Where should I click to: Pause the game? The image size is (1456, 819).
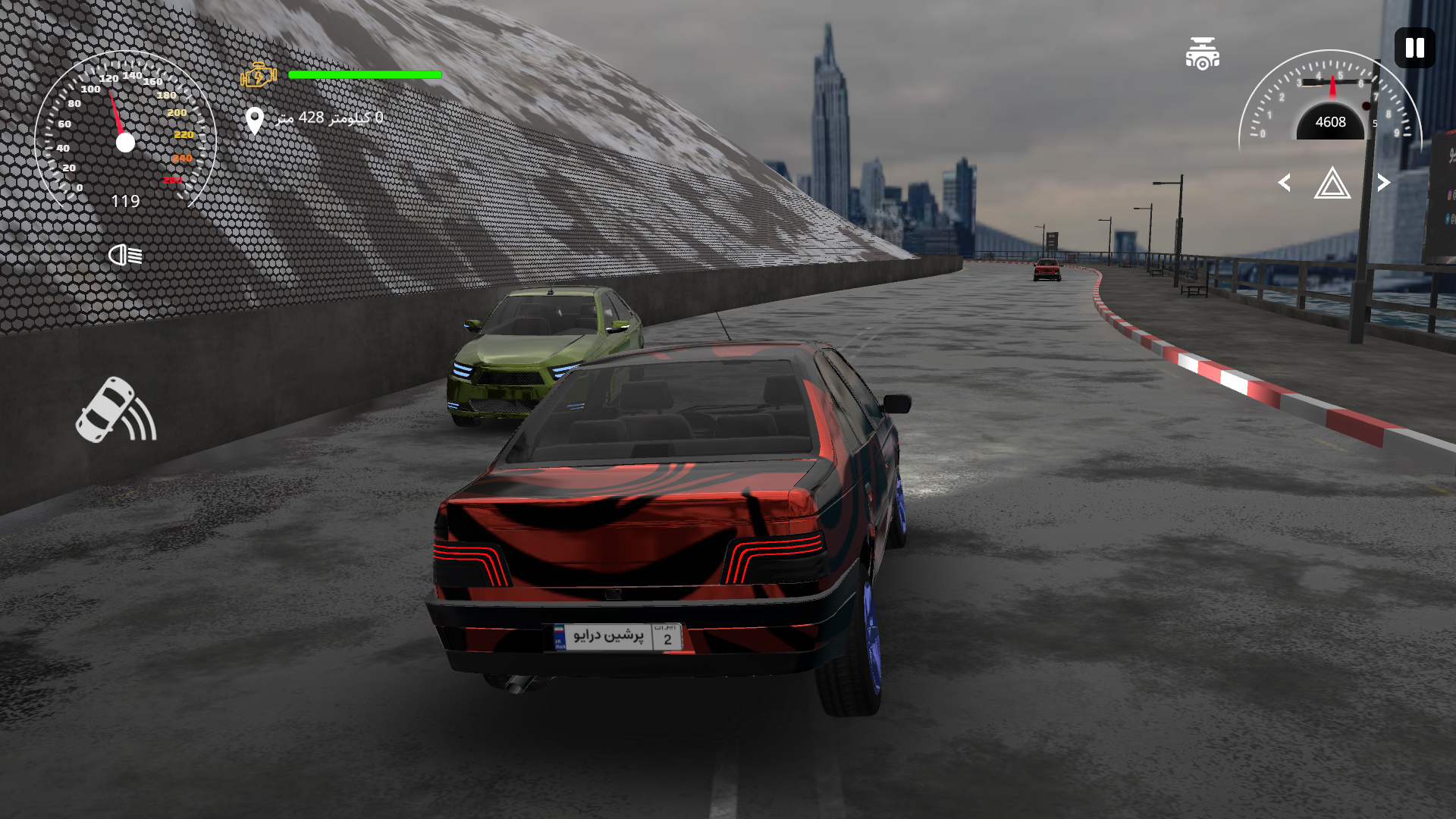1414,49
